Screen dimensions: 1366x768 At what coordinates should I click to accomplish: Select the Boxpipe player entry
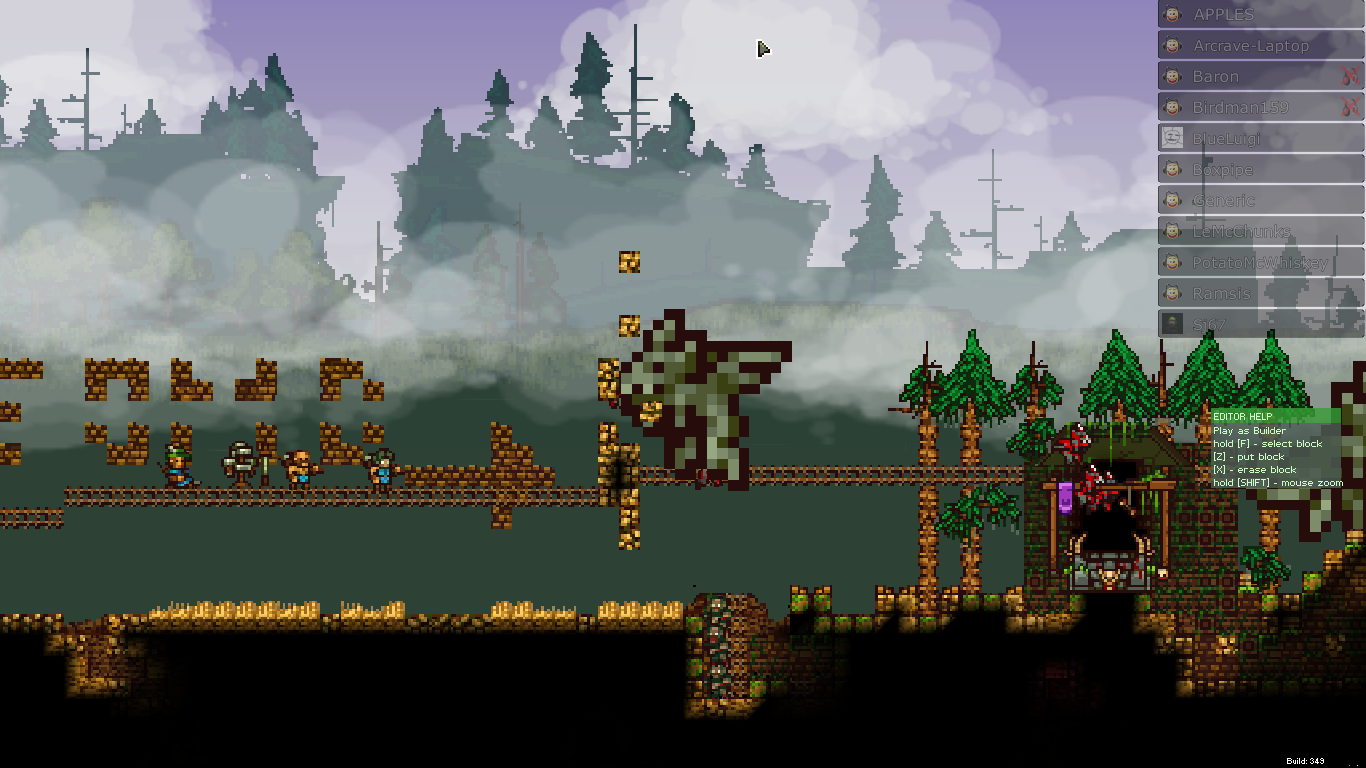pyautogui.click(x=1260, y=170)
